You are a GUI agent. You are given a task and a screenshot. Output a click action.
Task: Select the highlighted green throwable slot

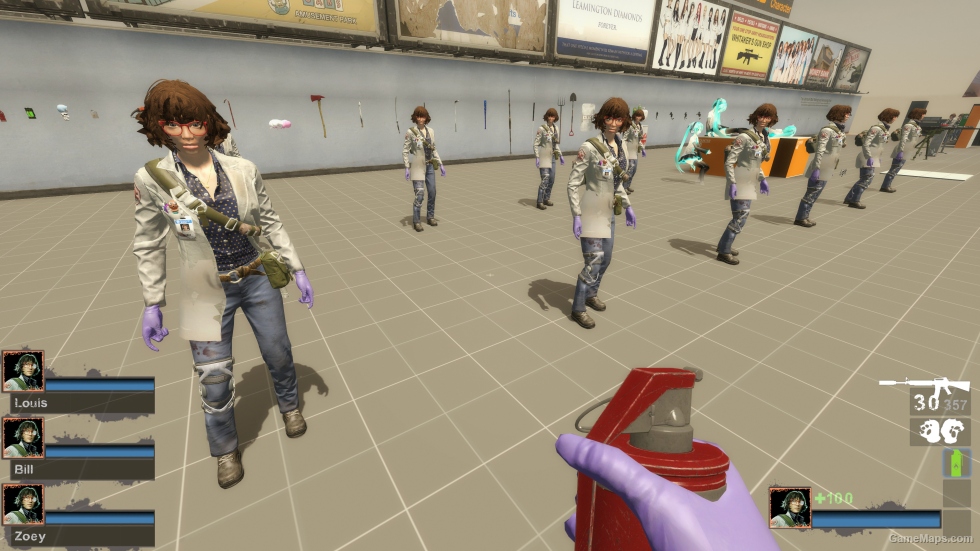956,463
